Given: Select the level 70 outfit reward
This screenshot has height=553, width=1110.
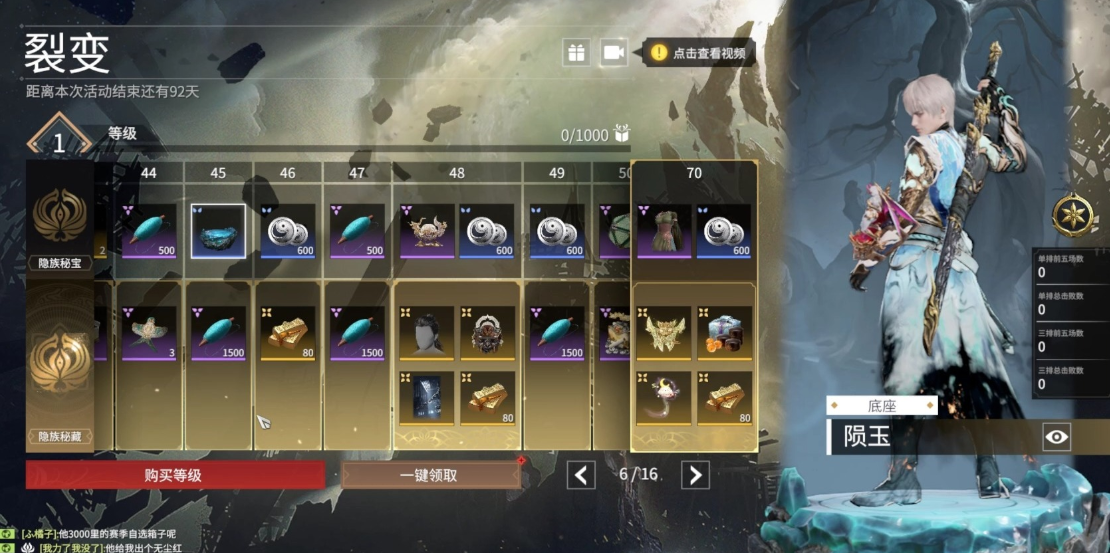Looking at the screenshot, I should (x=664, y=231).
